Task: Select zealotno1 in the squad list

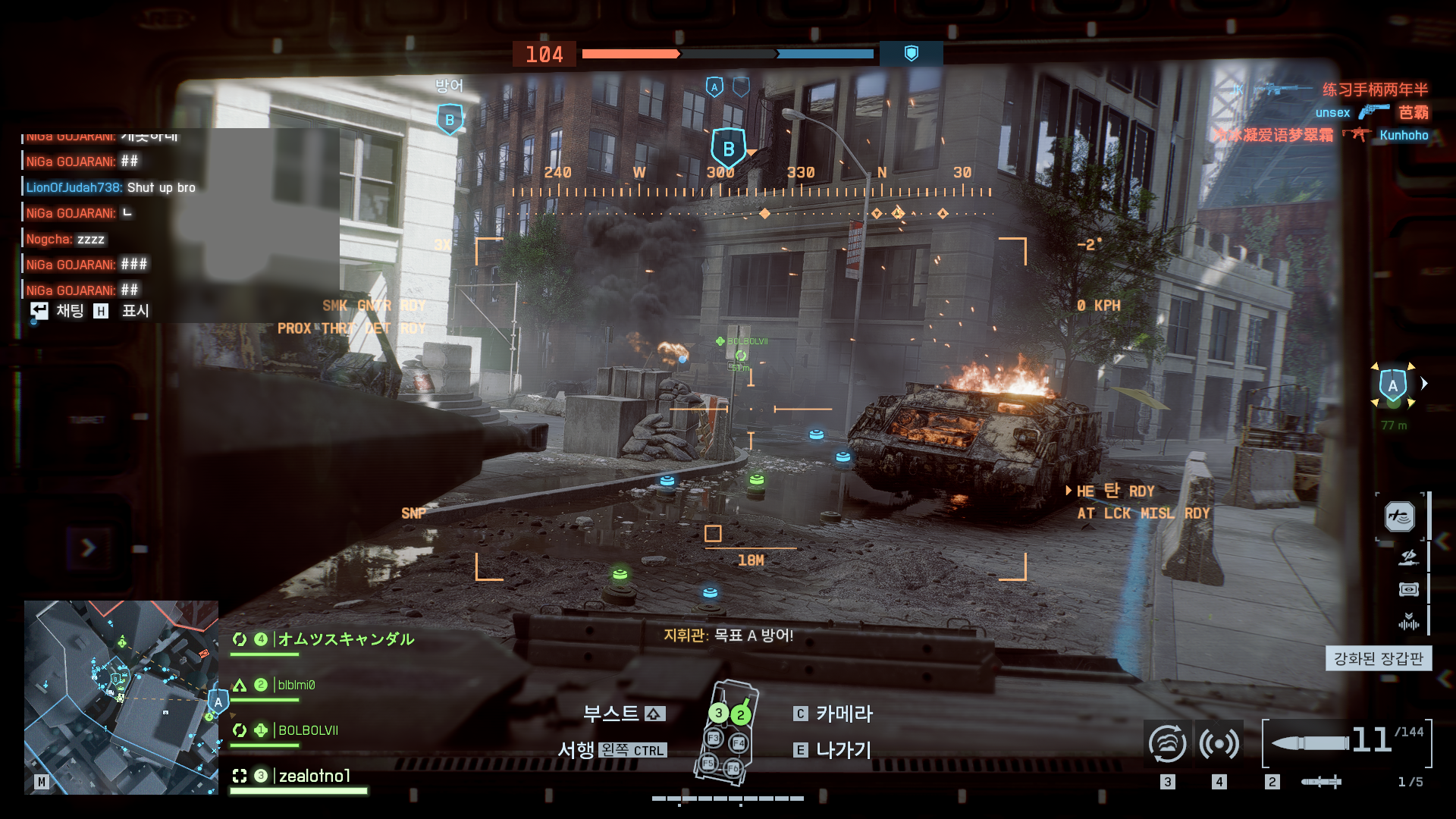Action: tap(315, 776)
